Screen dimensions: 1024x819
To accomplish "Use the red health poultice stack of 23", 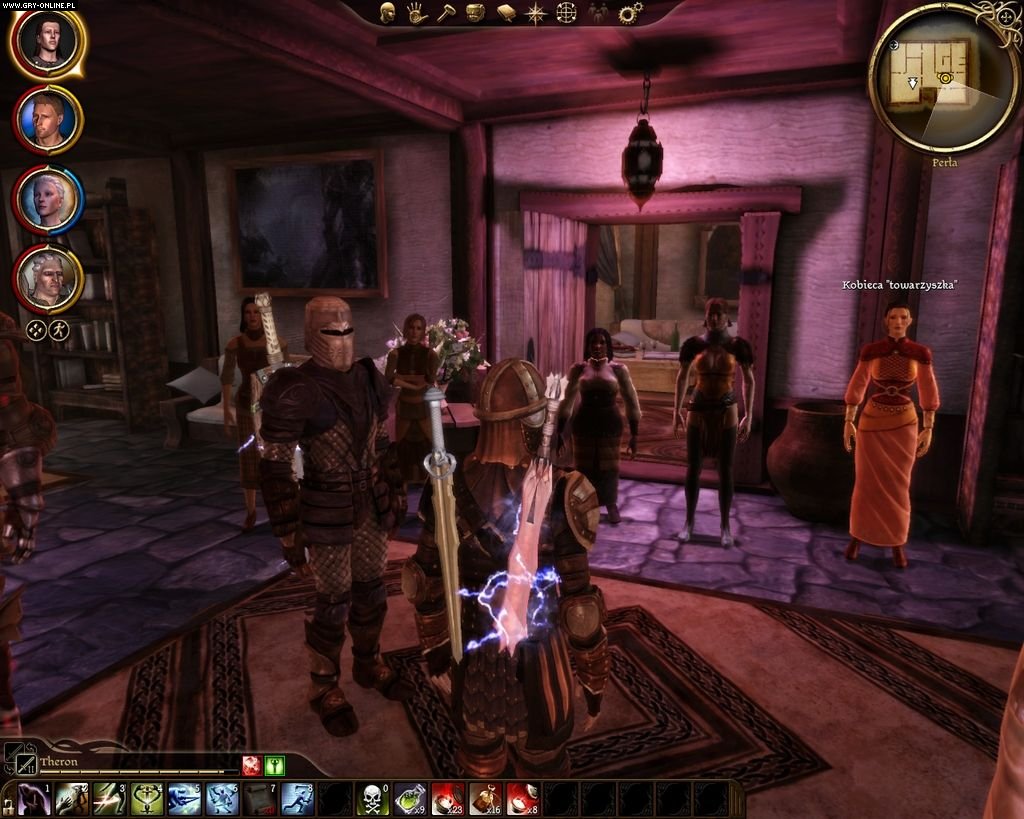I will click(x=447, y=799).
